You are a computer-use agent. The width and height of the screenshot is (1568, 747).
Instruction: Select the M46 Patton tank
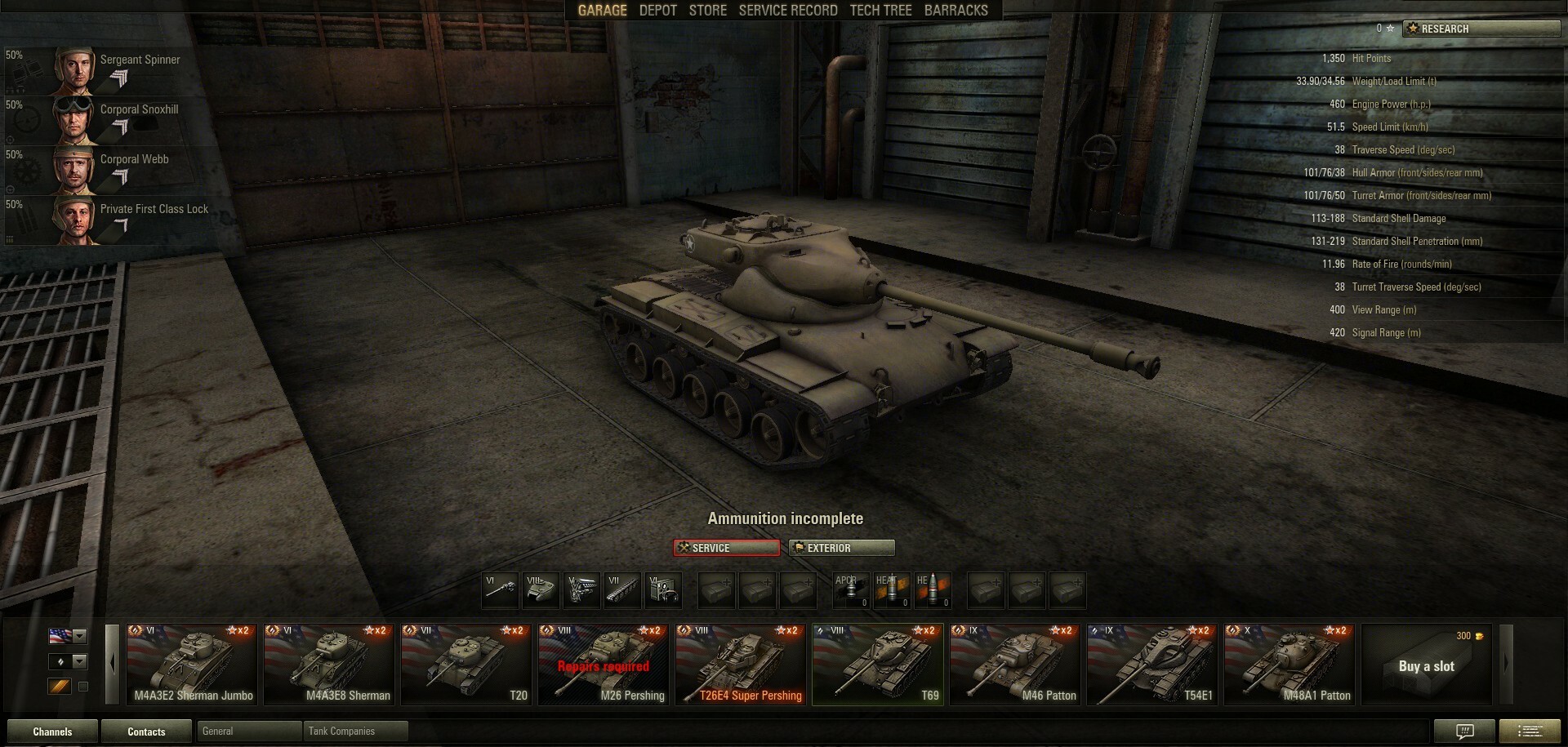pos(1015,664)
